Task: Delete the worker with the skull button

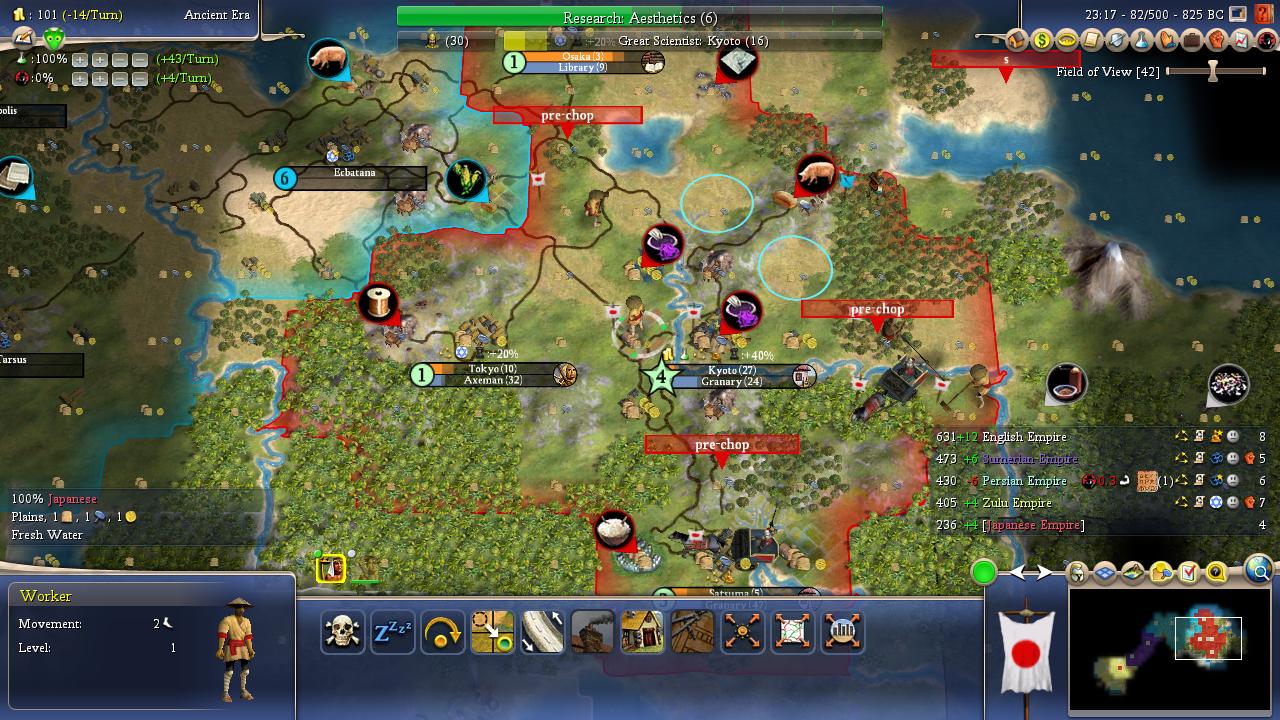Action: pyautogui.click(x=342, y=632)
